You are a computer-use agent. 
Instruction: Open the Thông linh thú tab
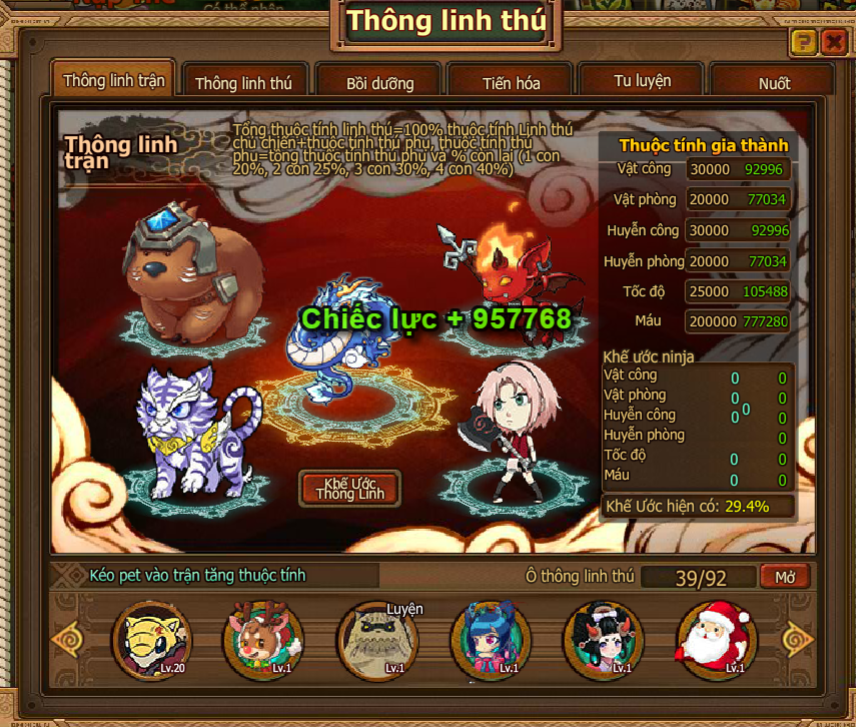243,83
